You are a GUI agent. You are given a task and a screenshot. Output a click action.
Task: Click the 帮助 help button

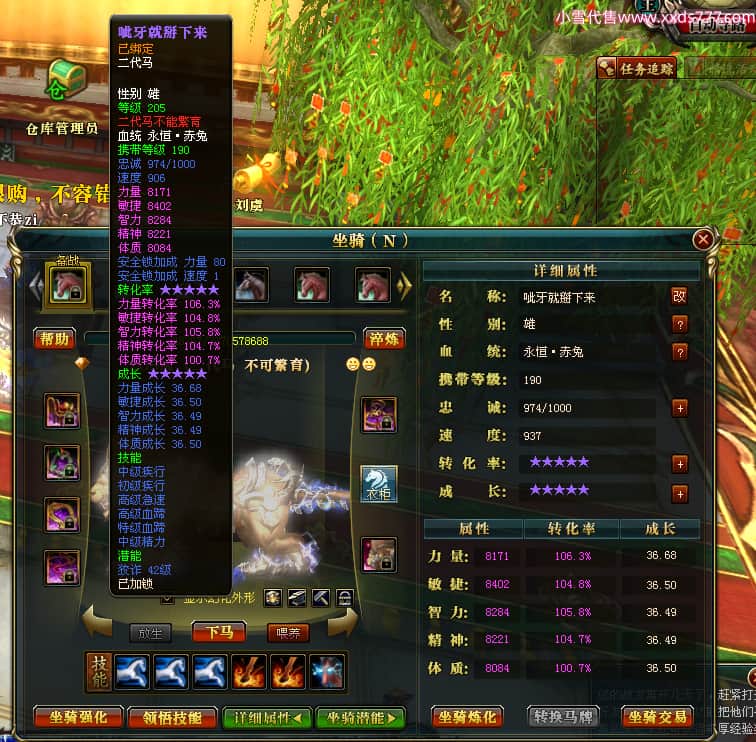55,339
